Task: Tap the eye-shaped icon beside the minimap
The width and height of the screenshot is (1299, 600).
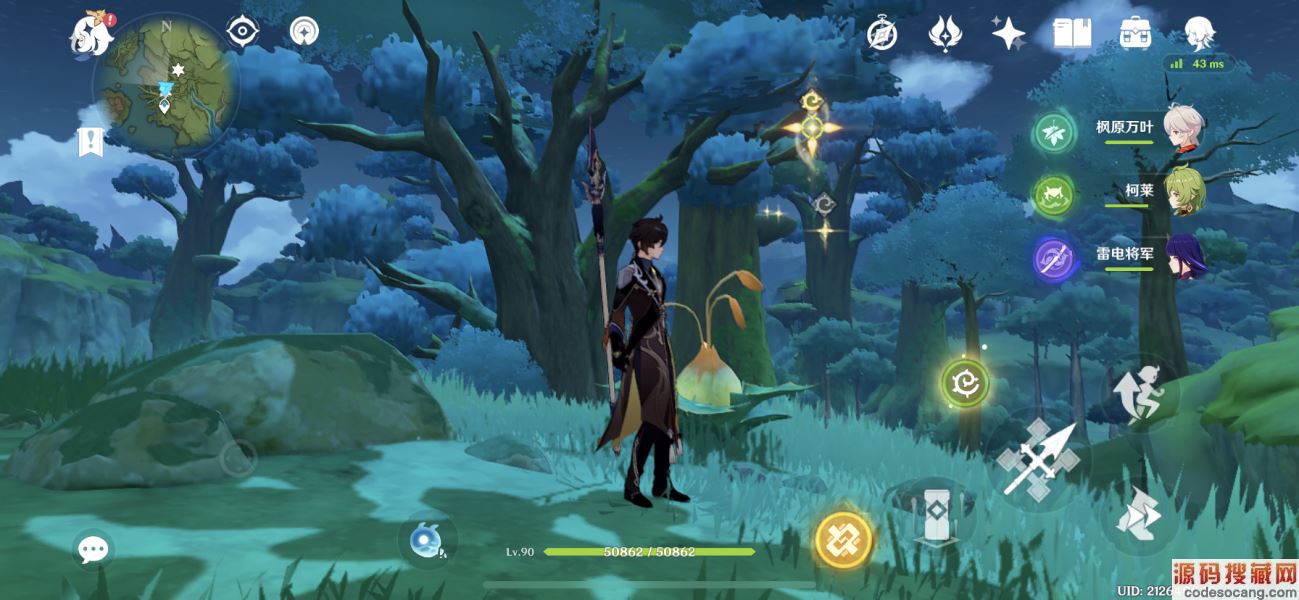Action: click(242, 32)
